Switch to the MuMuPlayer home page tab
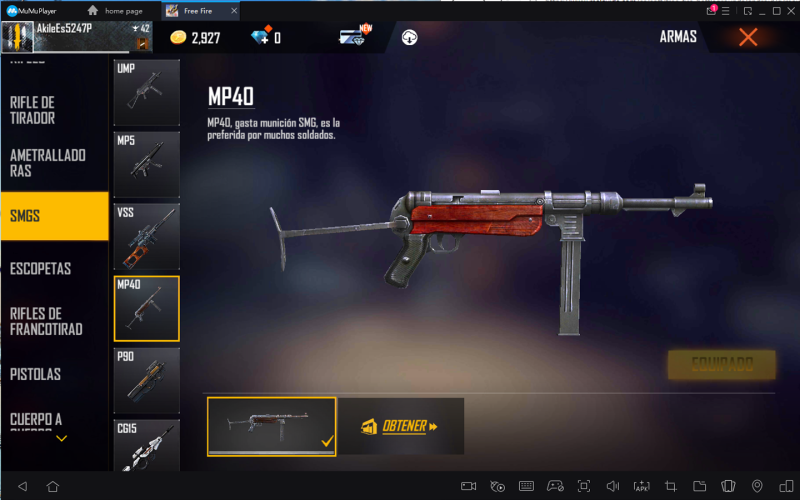 (x=123, y=10)
